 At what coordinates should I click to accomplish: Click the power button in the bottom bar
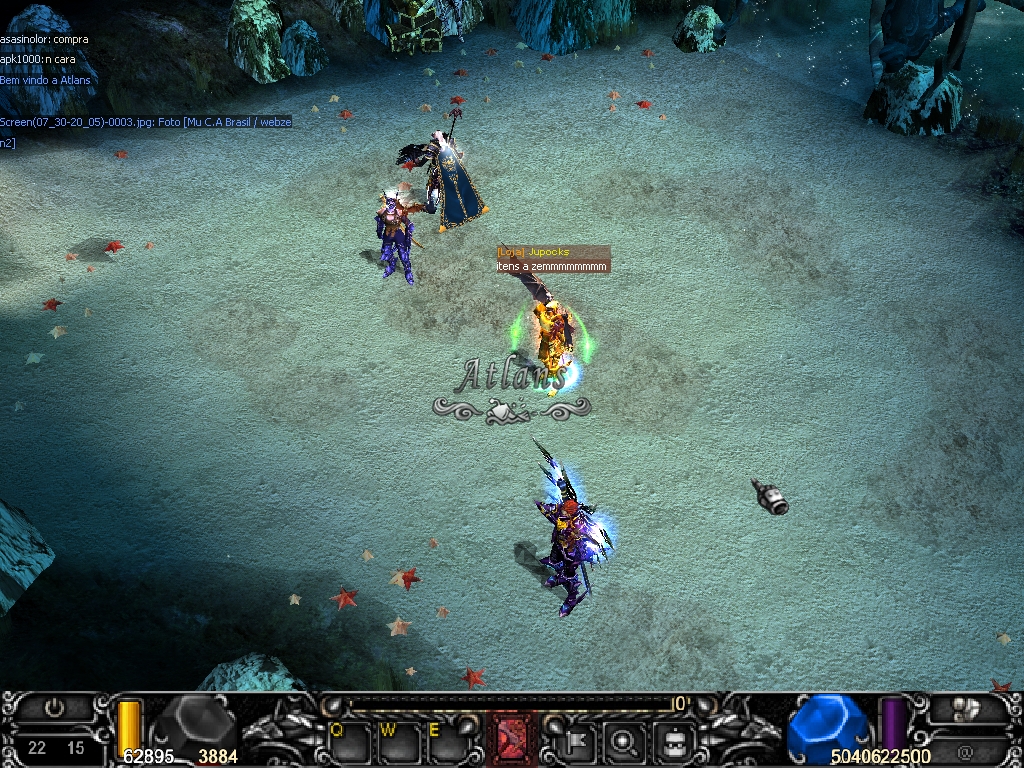[x=55, y=709]
